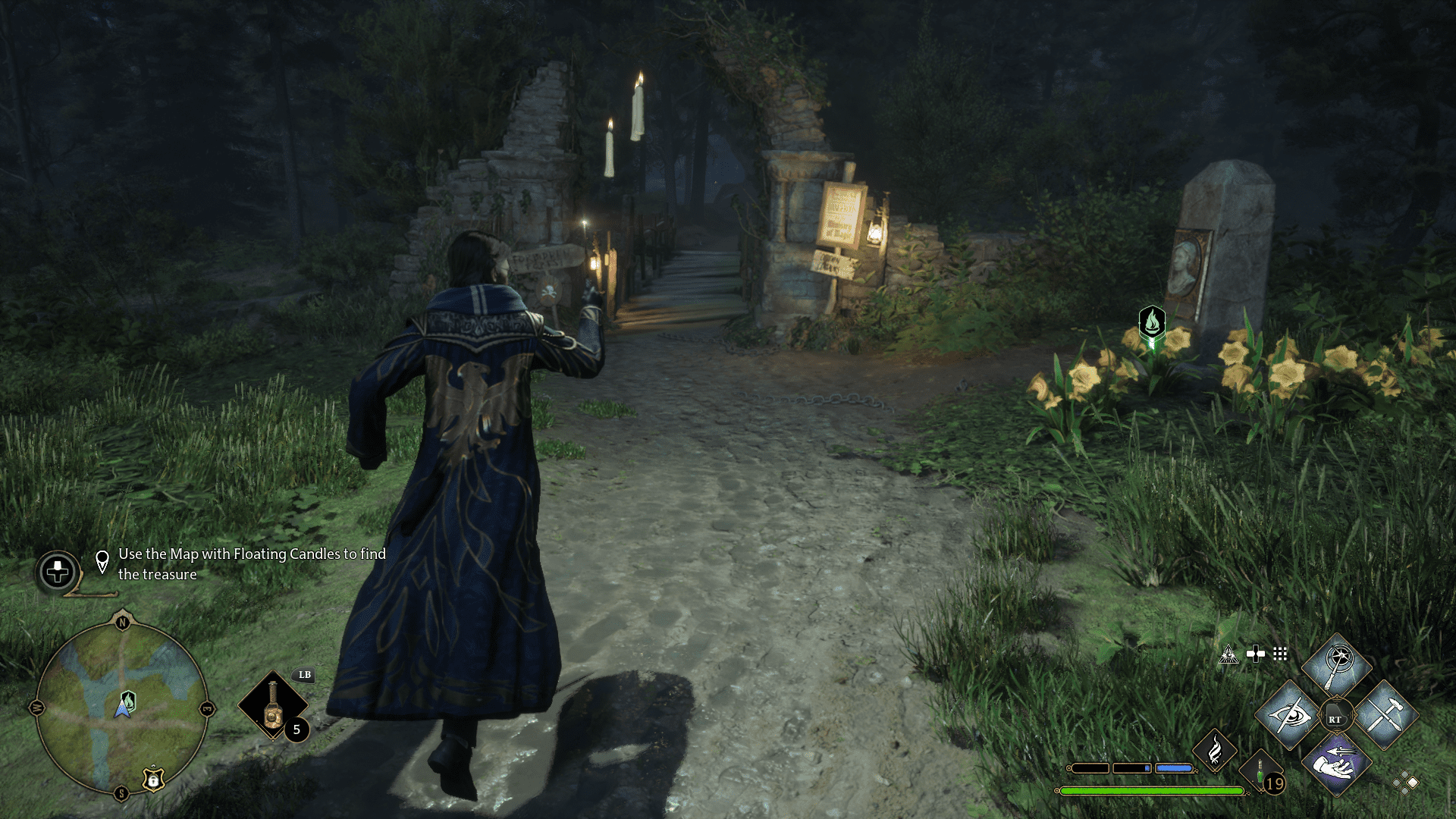
Task: Activate the ancient magic flame icon
Action: 1215,750
